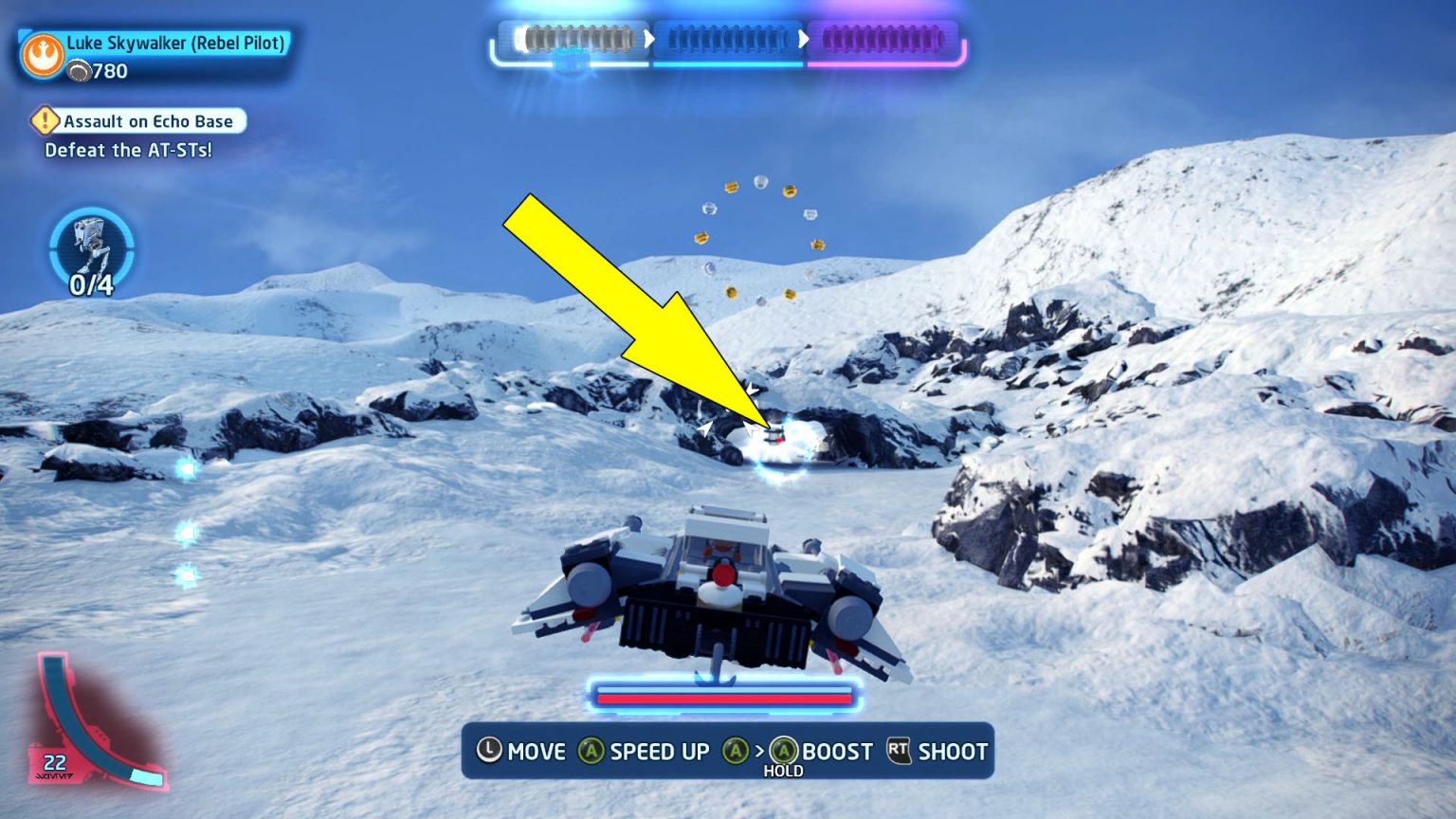Open the Assault on Echo Base mission entry
This screenshot has width=1456, height=819.
pos(147,121)
